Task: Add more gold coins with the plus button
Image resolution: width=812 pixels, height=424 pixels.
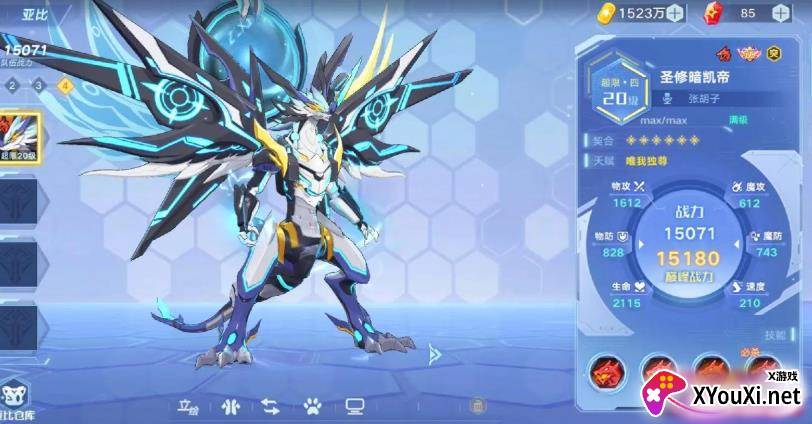Action: coord(675,13)
